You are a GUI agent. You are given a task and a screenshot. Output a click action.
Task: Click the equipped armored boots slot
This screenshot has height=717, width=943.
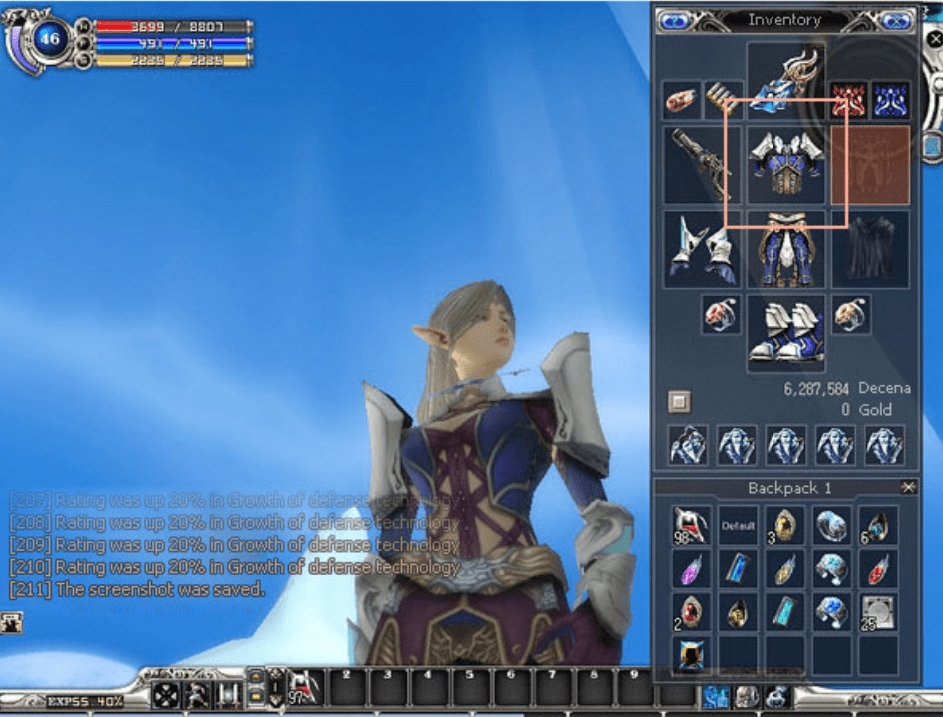click(786, 332)
